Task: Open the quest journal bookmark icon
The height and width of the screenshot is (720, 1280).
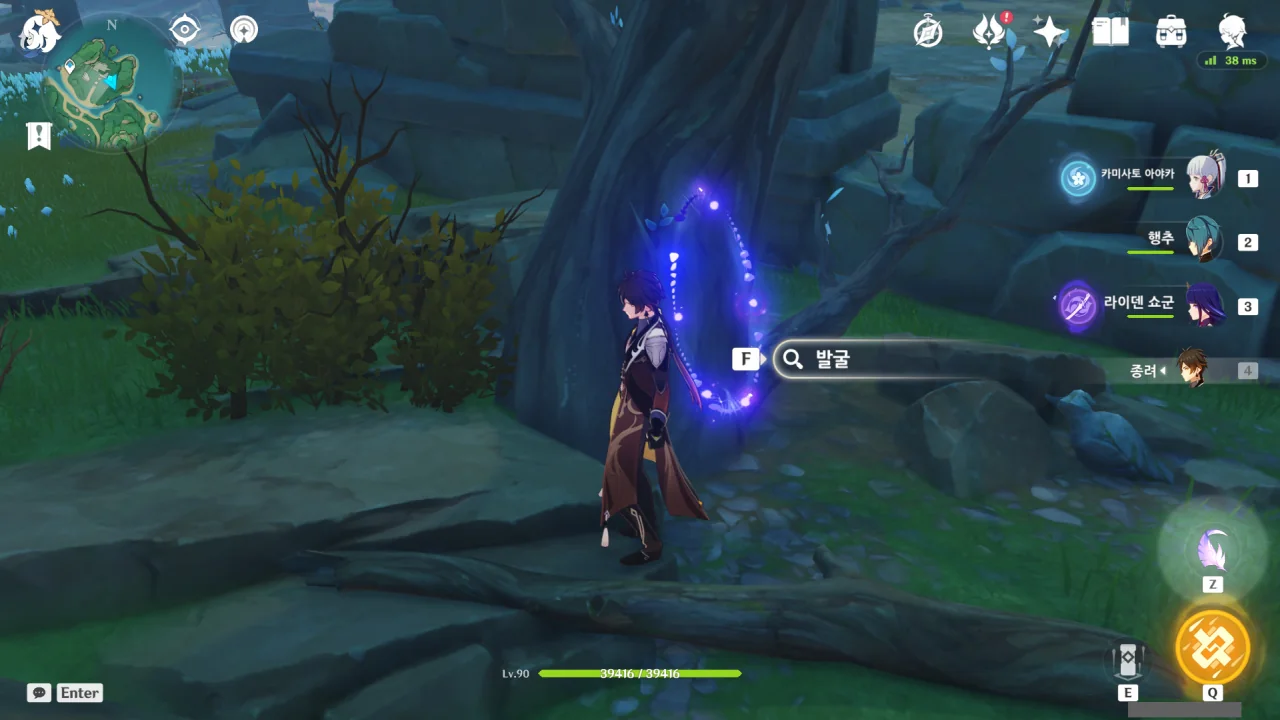Action: pos(39,136)
